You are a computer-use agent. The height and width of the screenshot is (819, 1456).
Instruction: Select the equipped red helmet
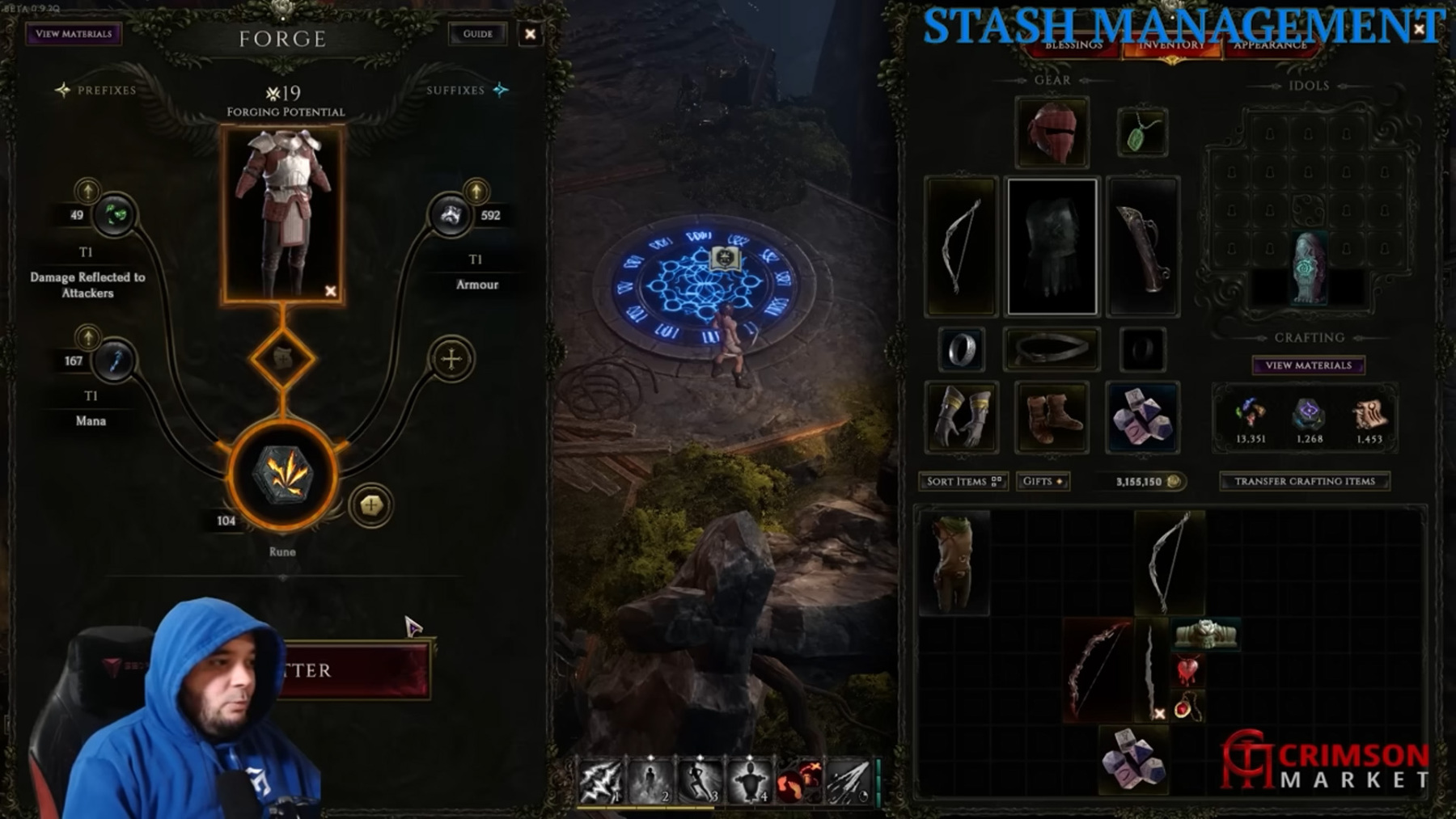click(1052, 133)
